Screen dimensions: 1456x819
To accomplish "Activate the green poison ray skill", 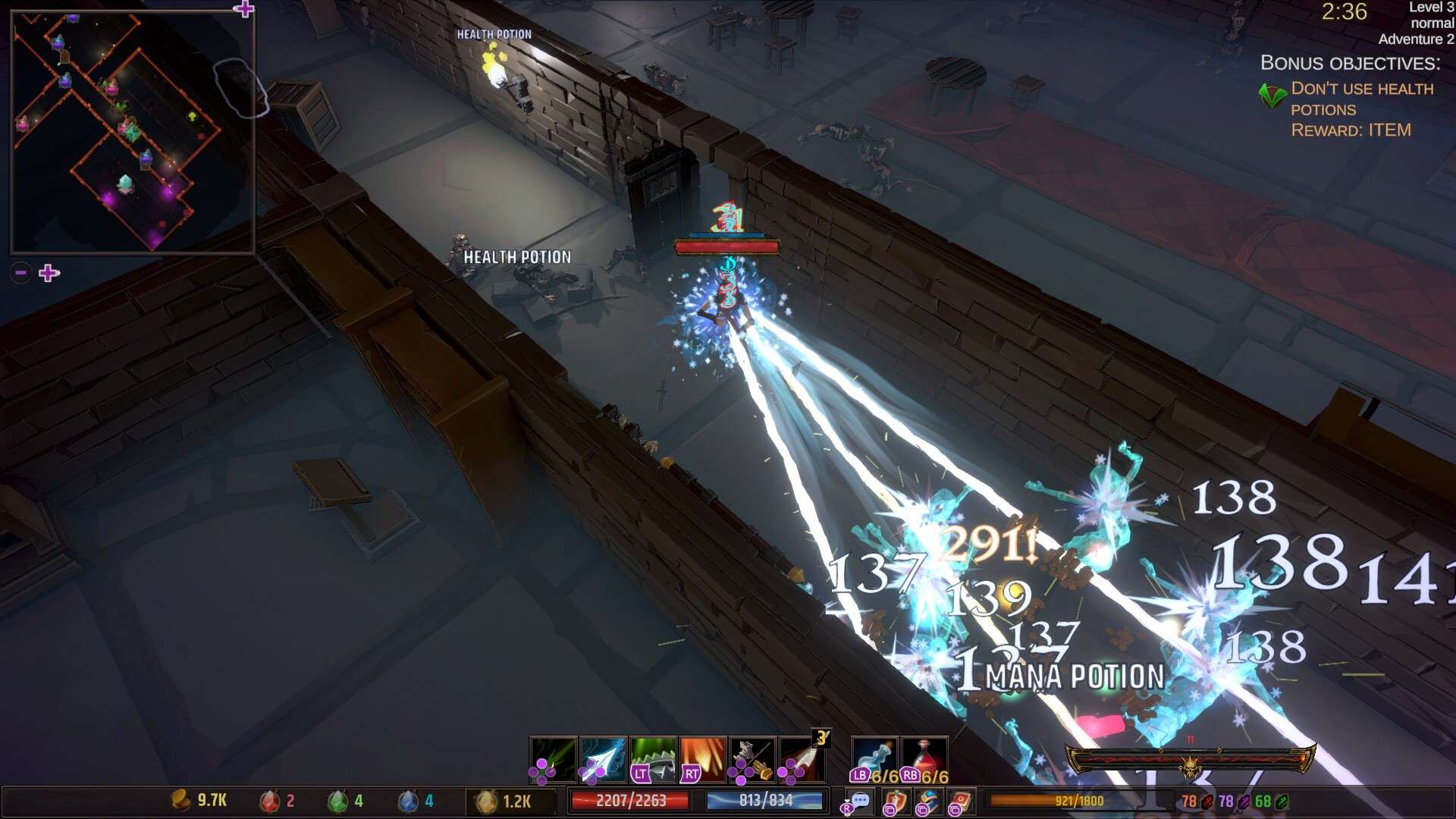I will pyautogui.click(x=554, y=758).
